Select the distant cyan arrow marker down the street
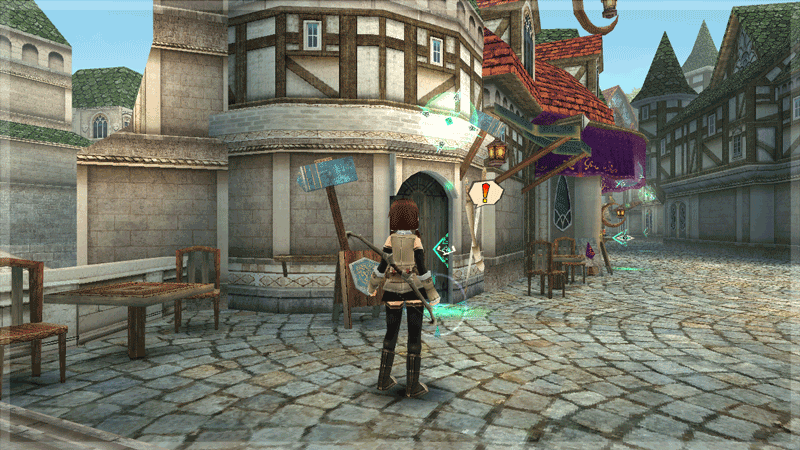The width and height of the screenshot is (800, 450). [x=622, y=238]
